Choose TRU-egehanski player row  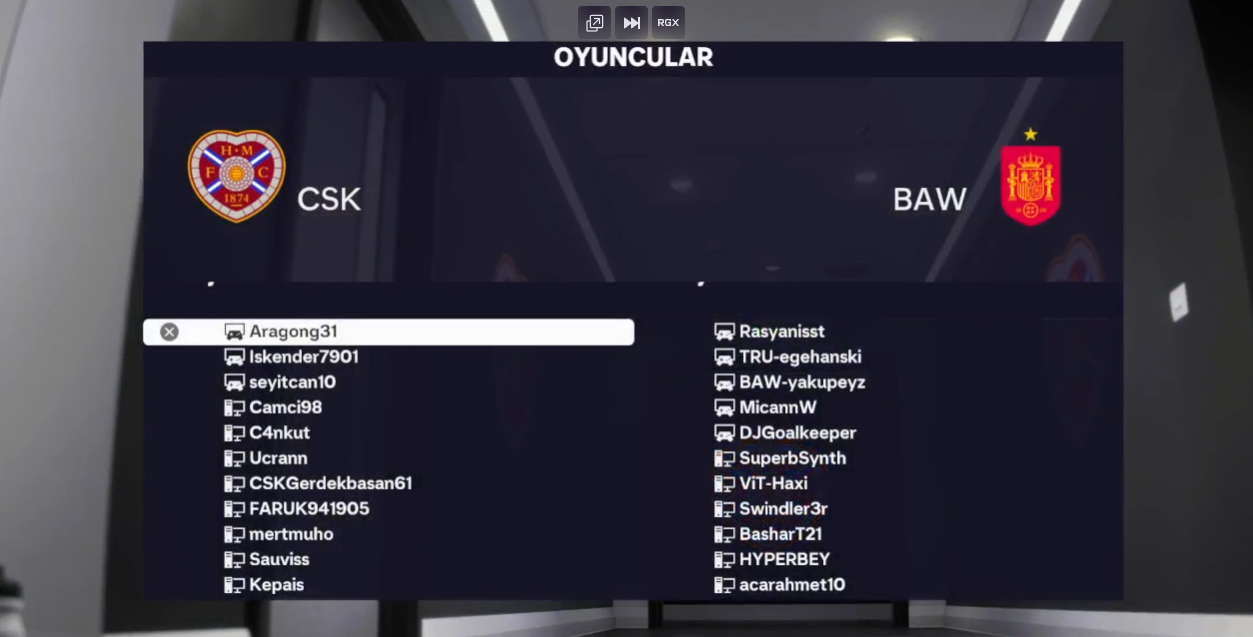(x=800, y=357)
